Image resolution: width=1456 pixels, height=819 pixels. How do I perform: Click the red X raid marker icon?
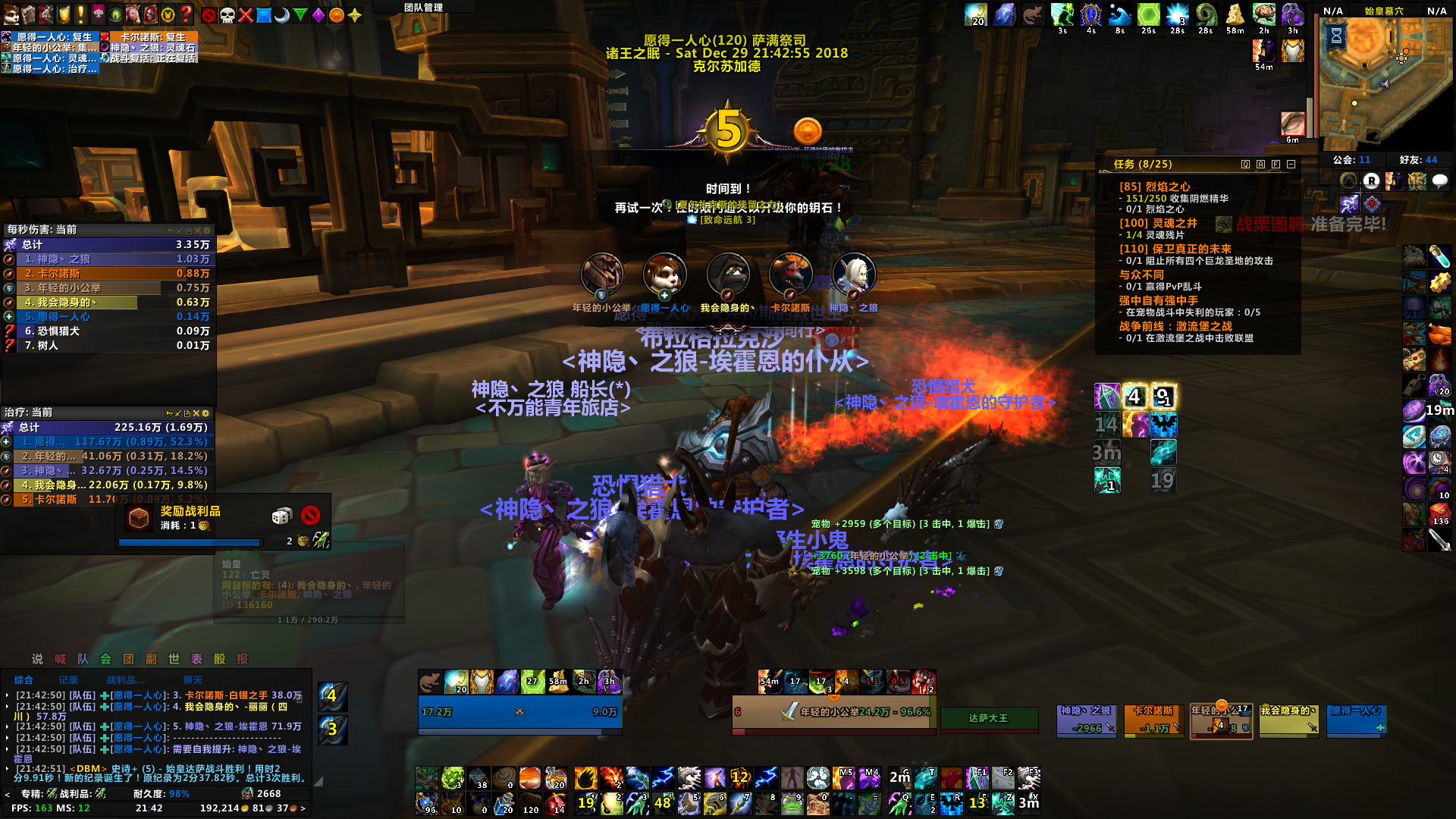click(x=246, y=15)
